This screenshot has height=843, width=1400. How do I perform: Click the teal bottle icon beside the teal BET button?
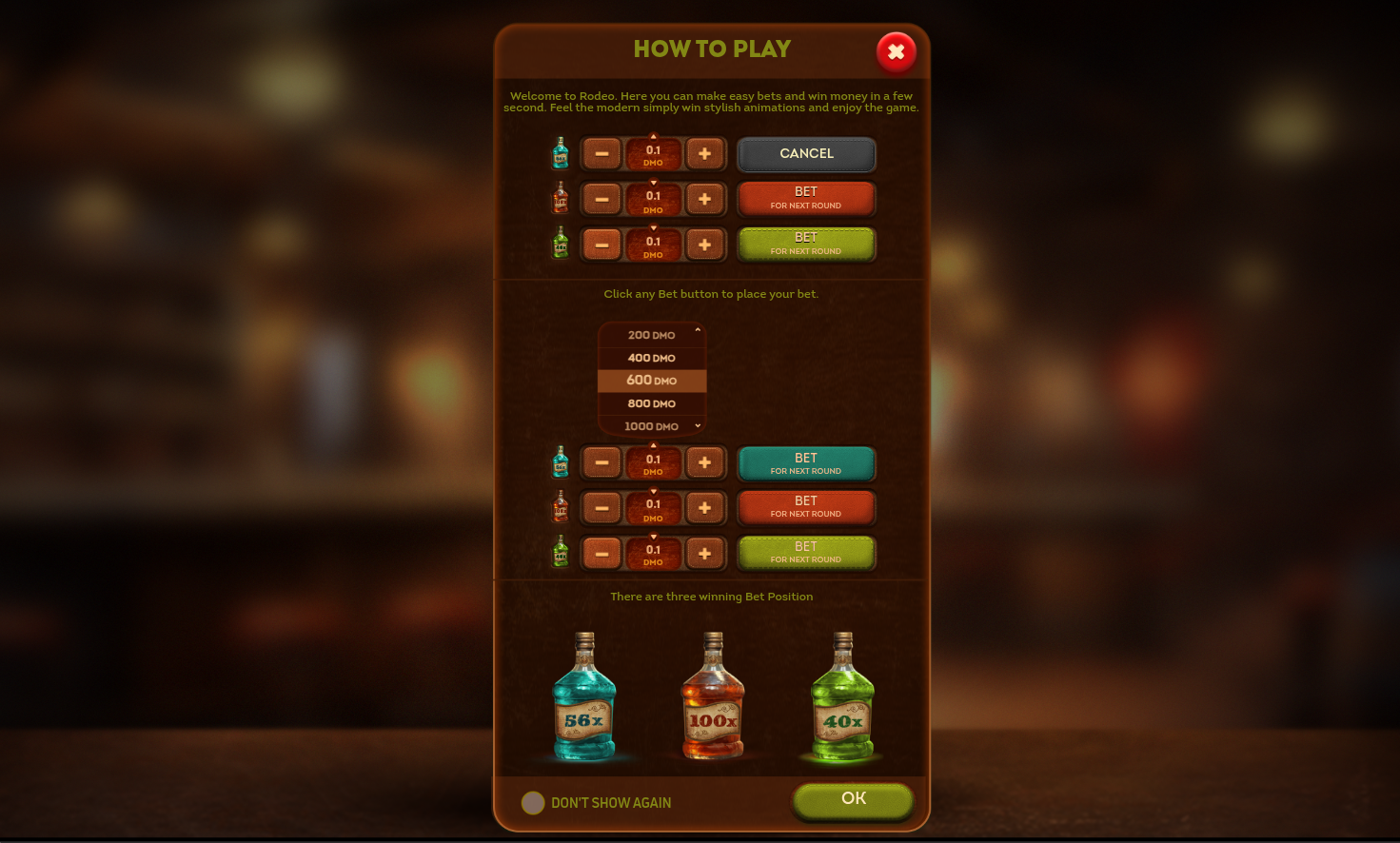pyautogui.click(x=561, y=461)
